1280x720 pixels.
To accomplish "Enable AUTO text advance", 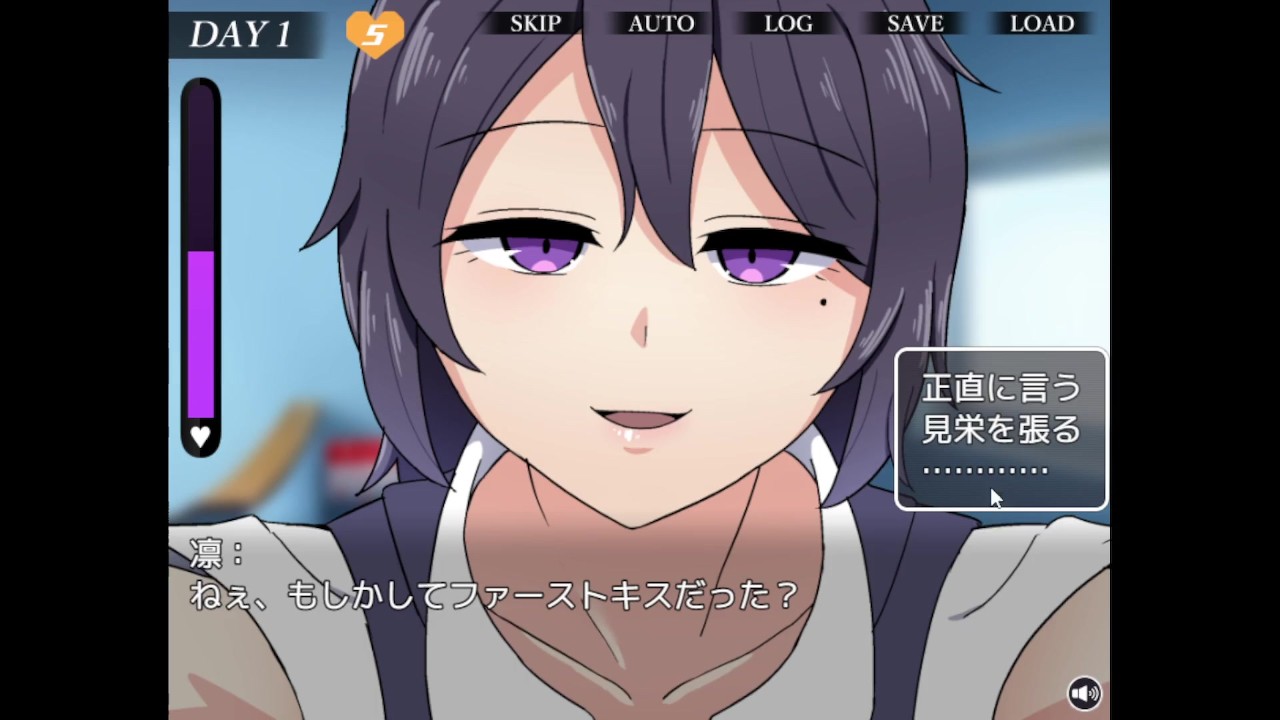I will pyautogui.click(x=661, y=24).
